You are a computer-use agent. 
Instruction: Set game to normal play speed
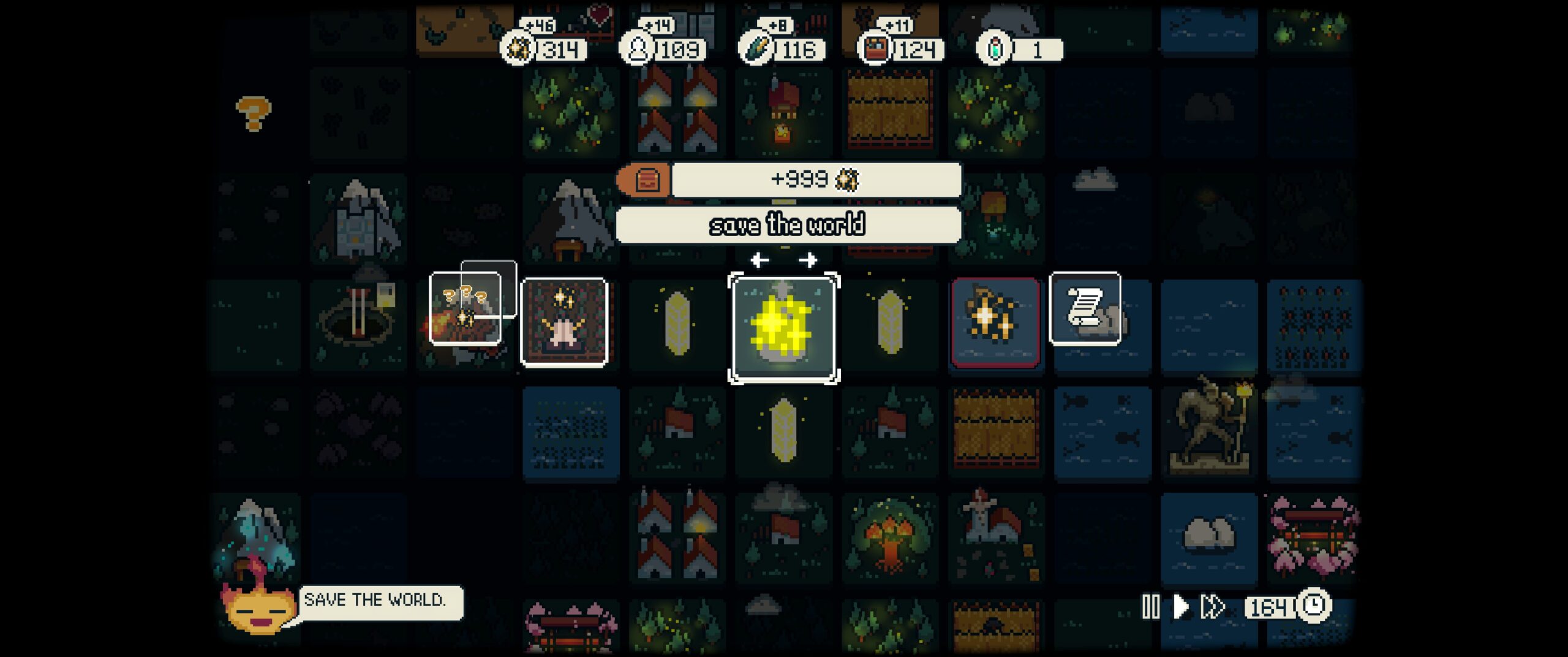point(1180,607)
